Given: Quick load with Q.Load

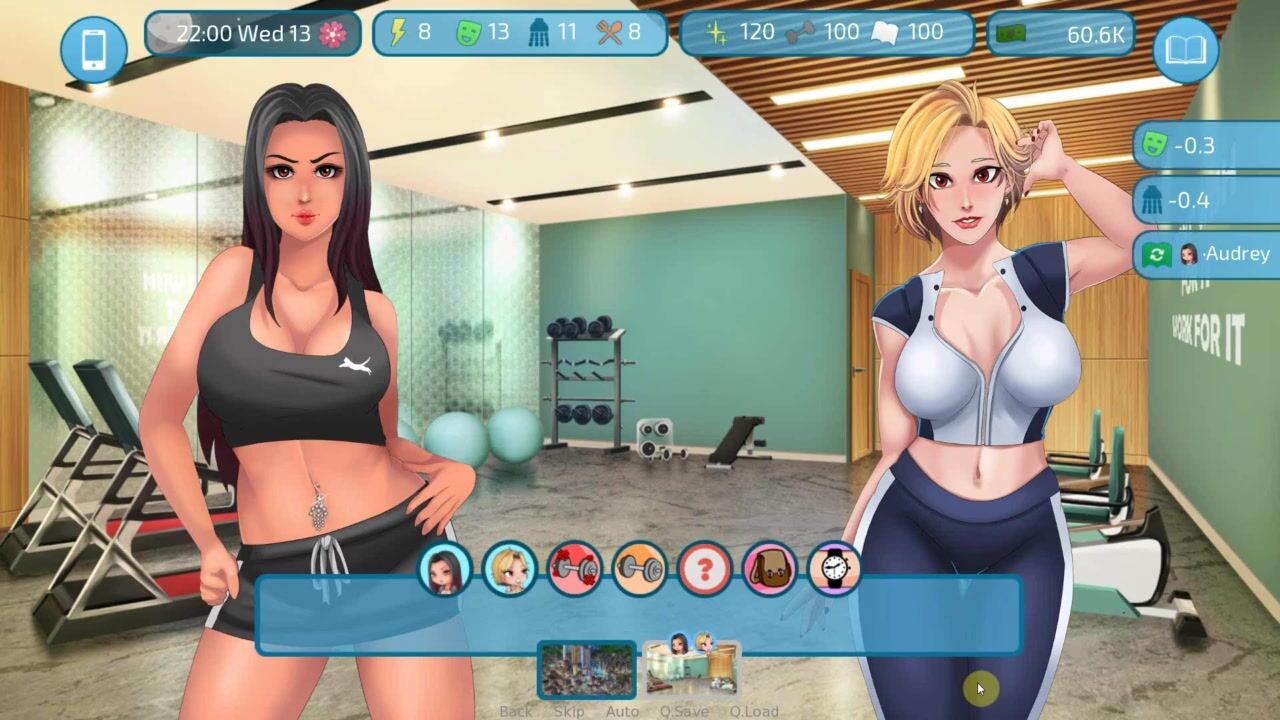Looking at the screenshot, I should click(x=754, y=711).
